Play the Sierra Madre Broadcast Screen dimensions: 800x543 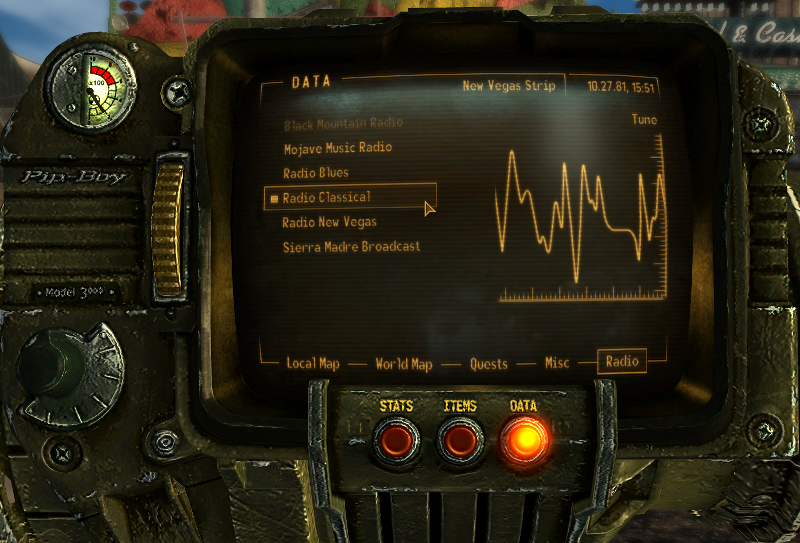point(350,246)
